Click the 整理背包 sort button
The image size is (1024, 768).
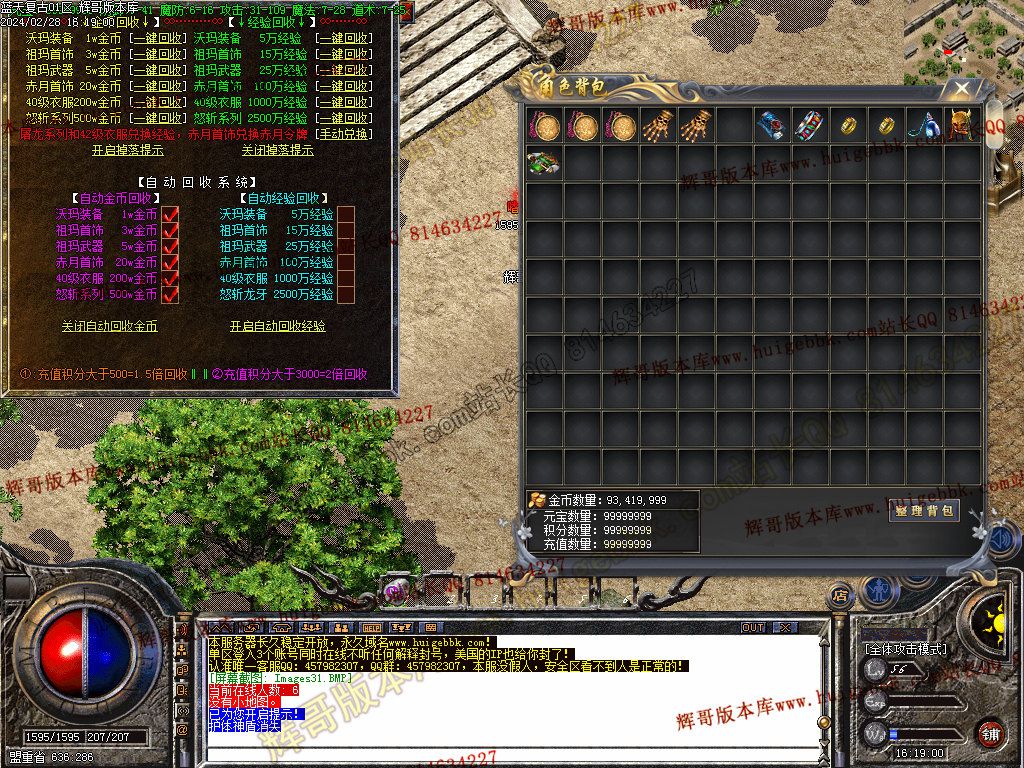[923, 511]
